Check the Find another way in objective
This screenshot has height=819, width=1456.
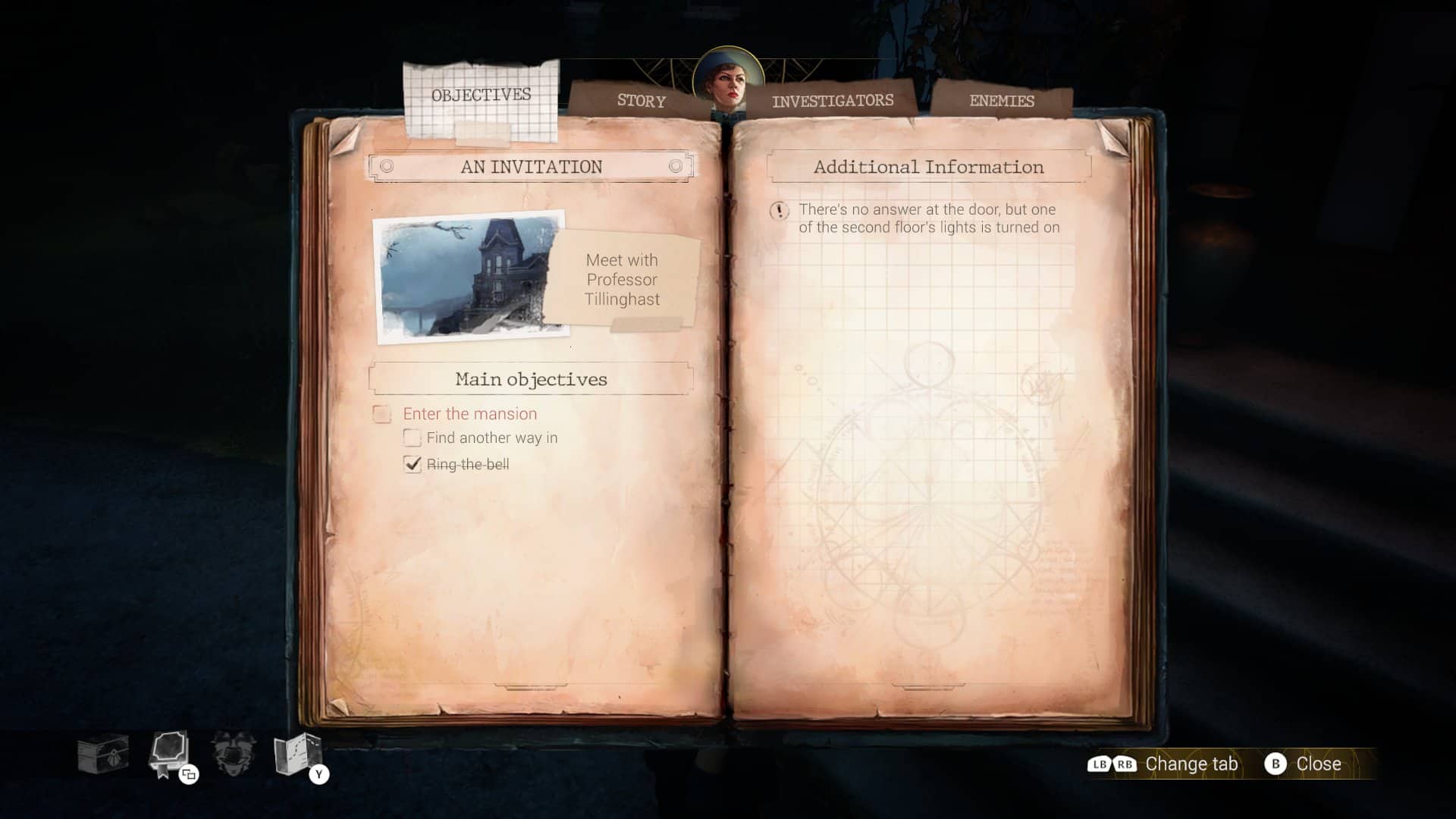point(412,438)
